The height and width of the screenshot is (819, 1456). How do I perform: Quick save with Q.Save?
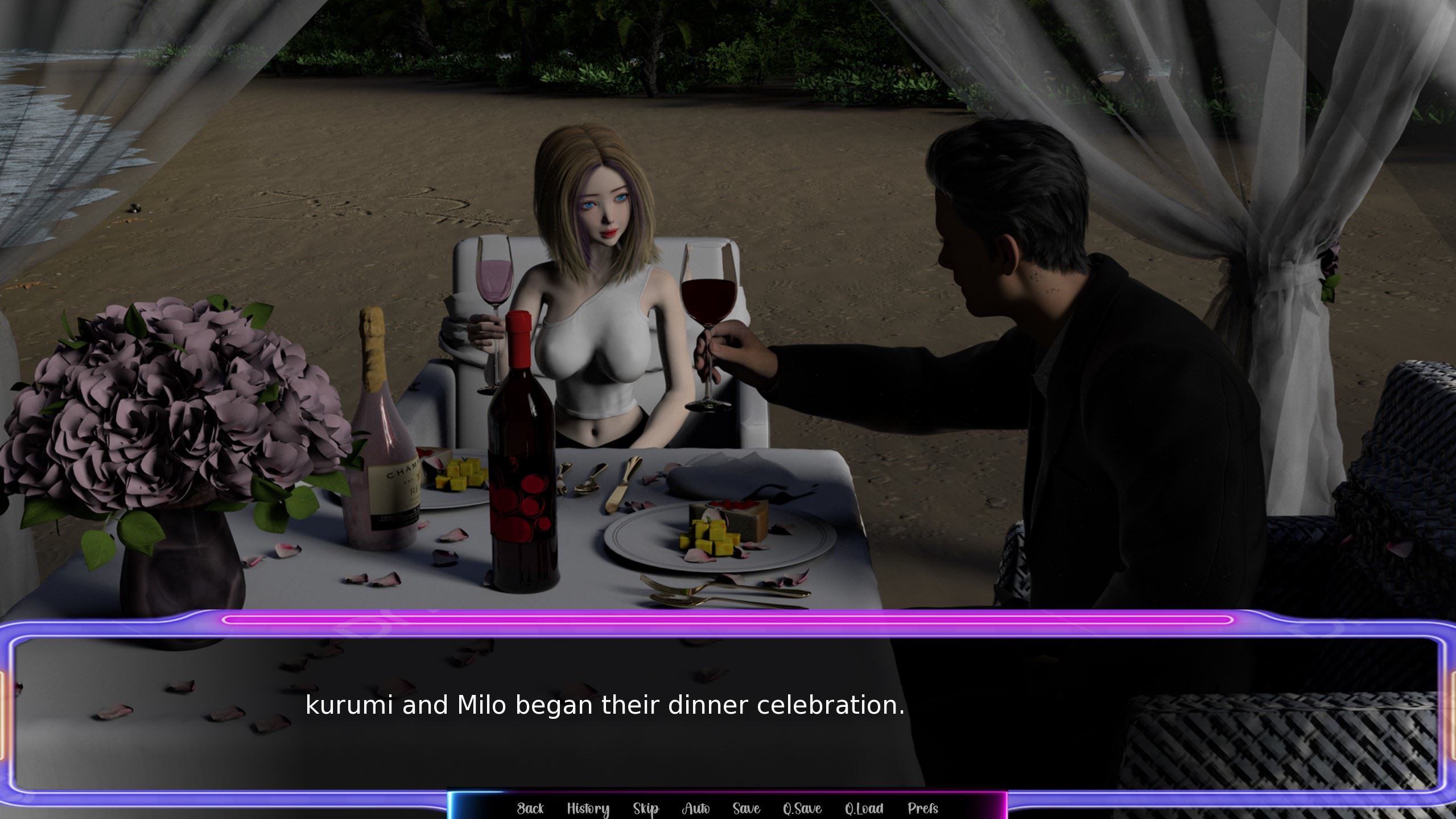click(x=802, y=808)
